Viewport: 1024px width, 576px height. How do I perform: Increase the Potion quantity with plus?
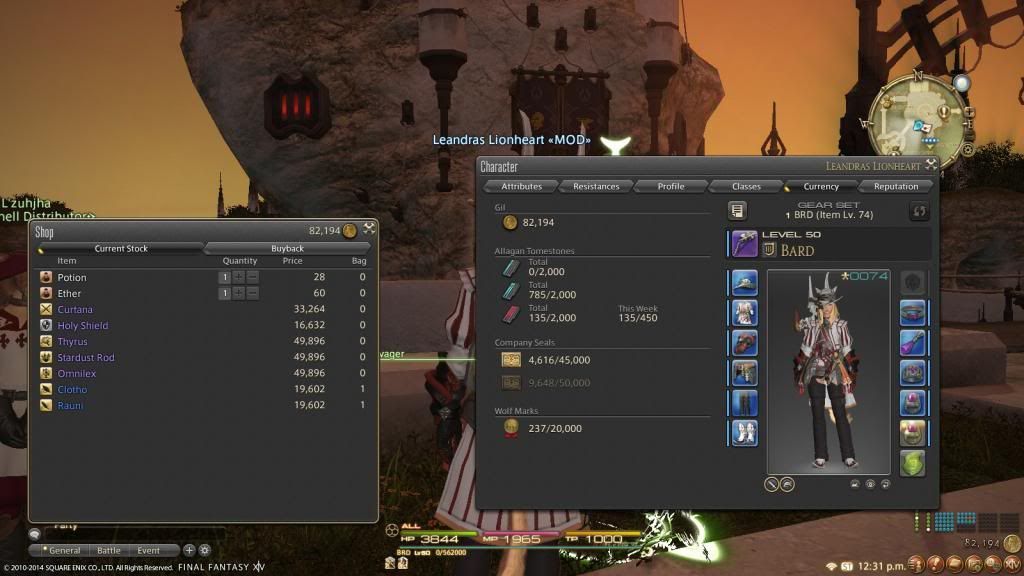(239, 277)
